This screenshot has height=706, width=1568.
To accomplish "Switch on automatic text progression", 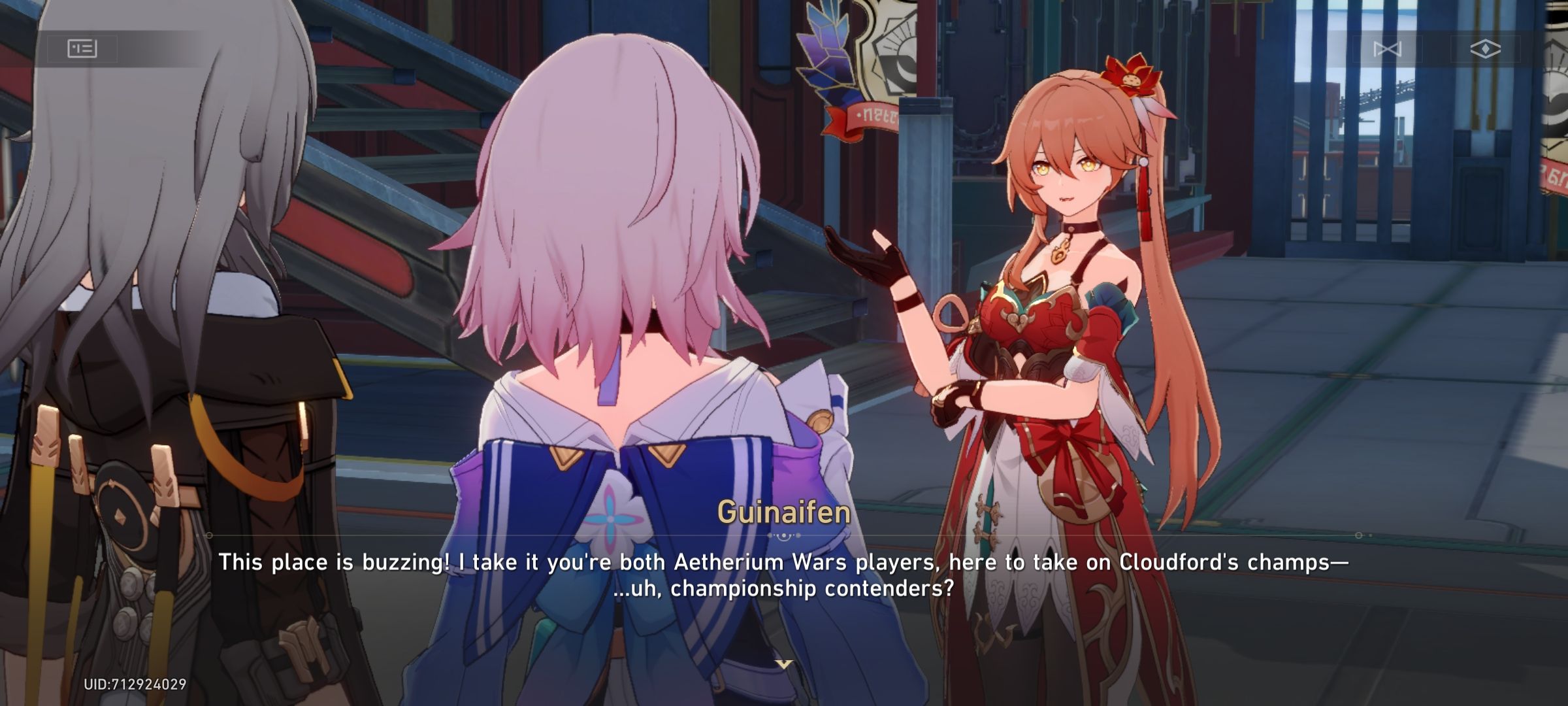I will coord(1486,48).
